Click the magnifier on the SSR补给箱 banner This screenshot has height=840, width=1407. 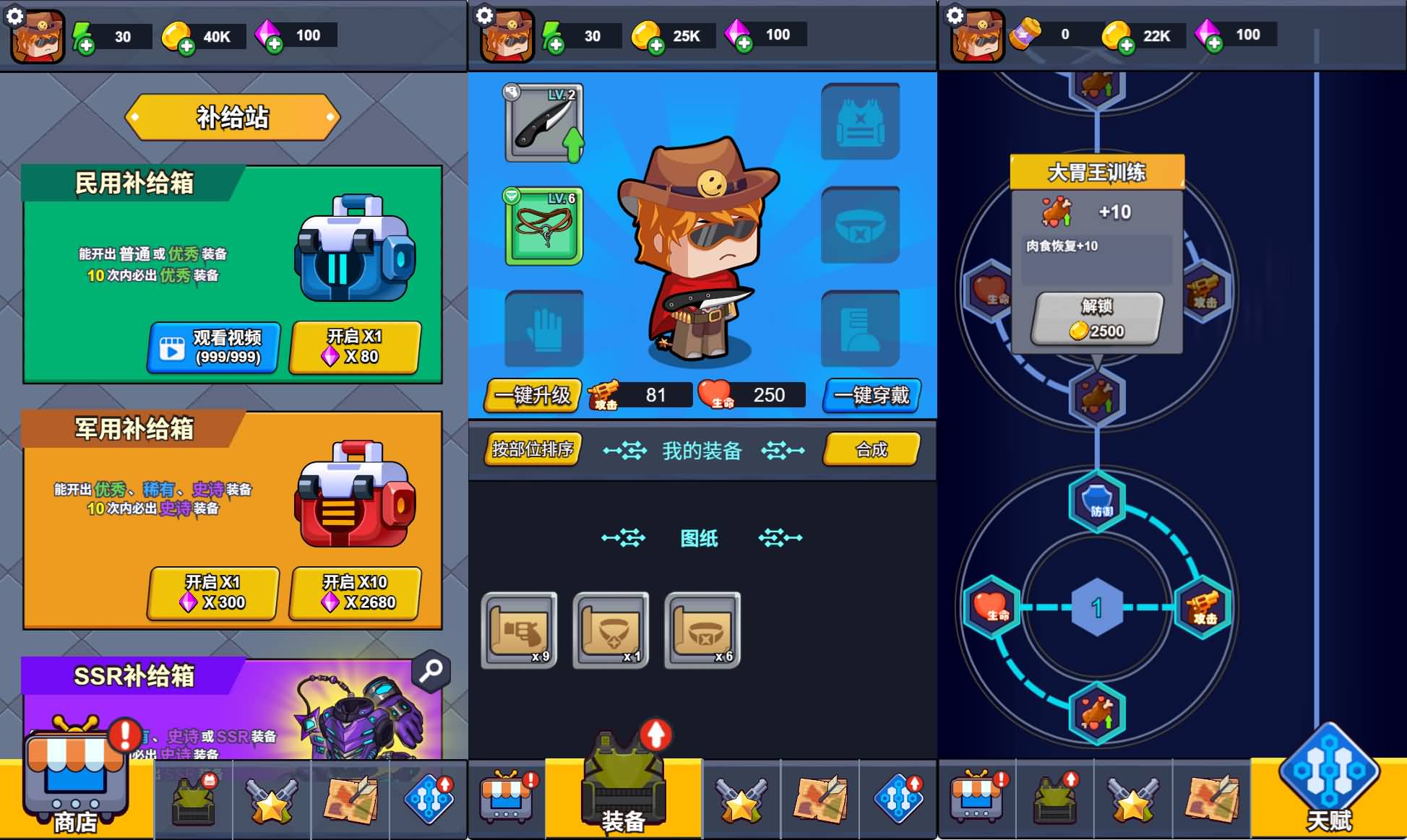point(430,672)
